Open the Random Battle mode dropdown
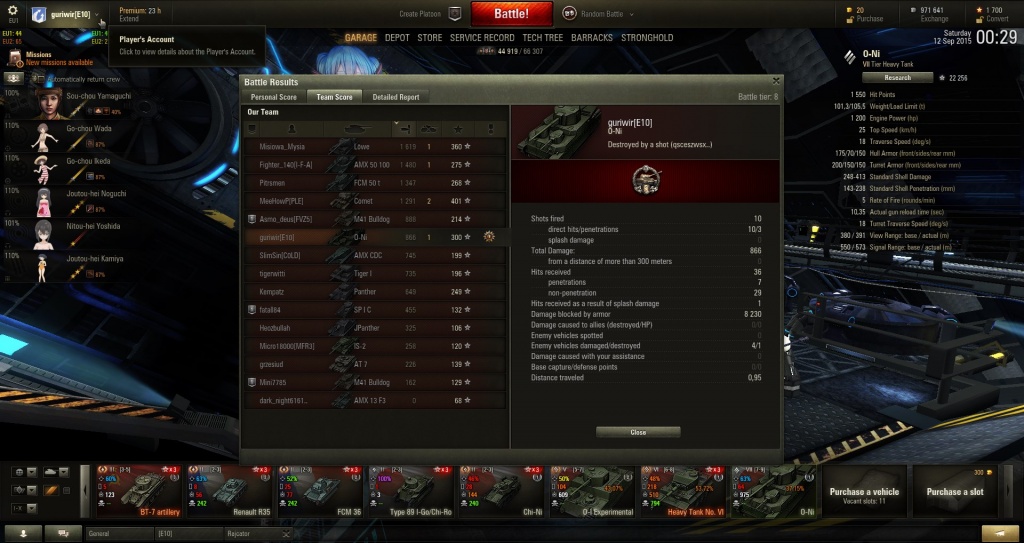1024x543 pixels. click(598, 14)
